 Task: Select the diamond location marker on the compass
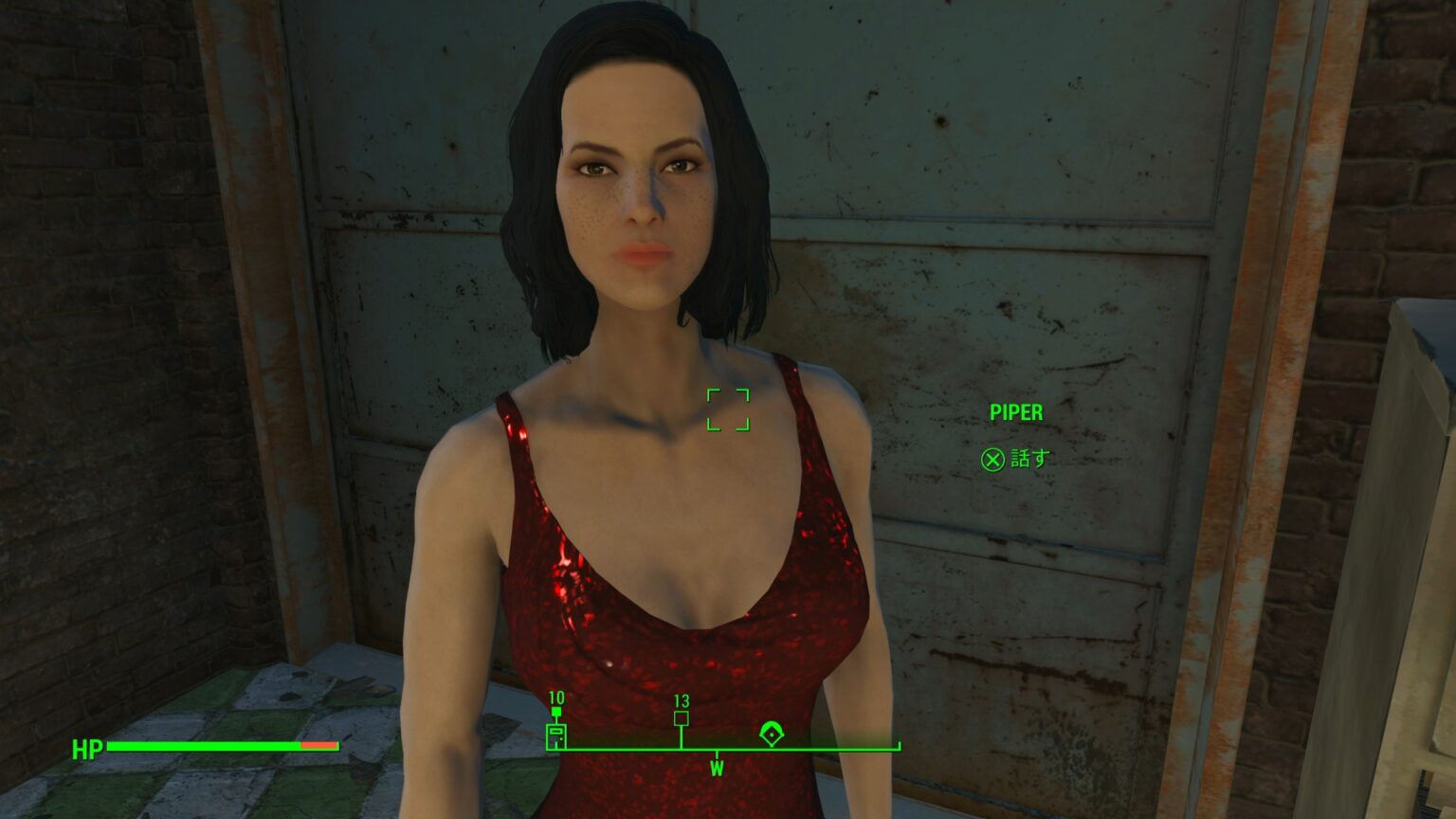772,735
